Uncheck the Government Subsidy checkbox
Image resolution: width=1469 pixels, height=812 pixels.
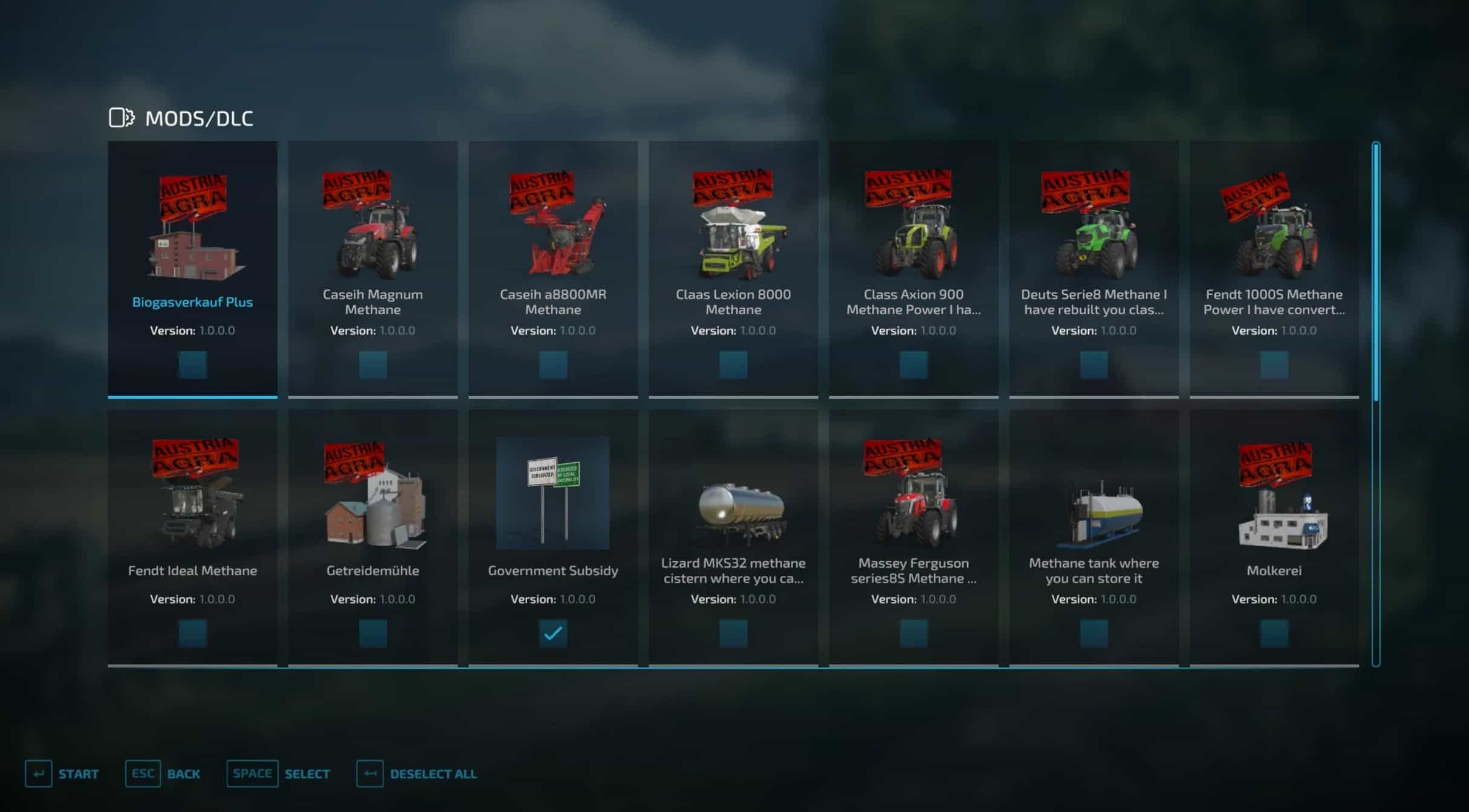coord(553,633)
